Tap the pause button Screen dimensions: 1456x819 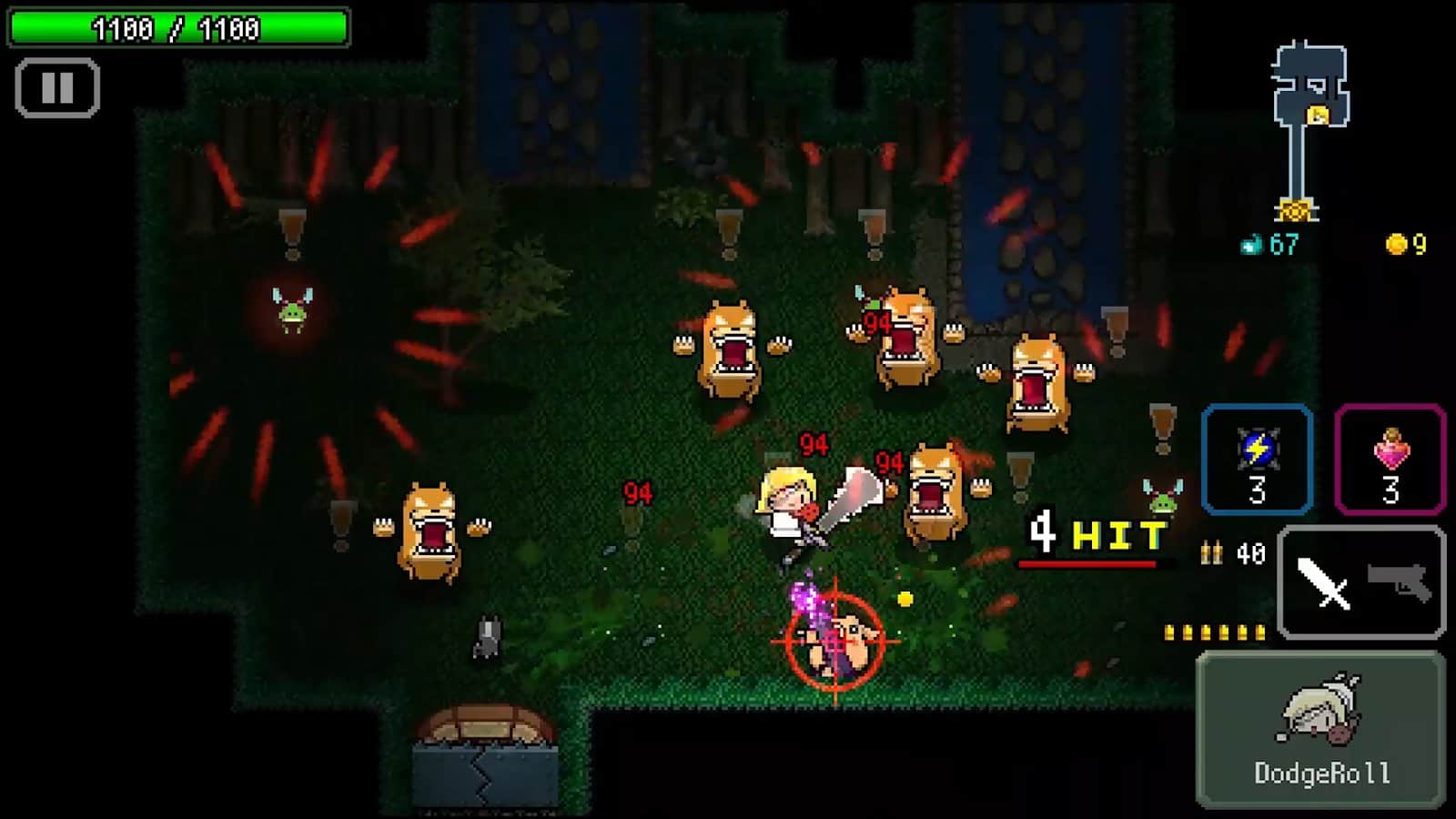[x=56, y=87]
